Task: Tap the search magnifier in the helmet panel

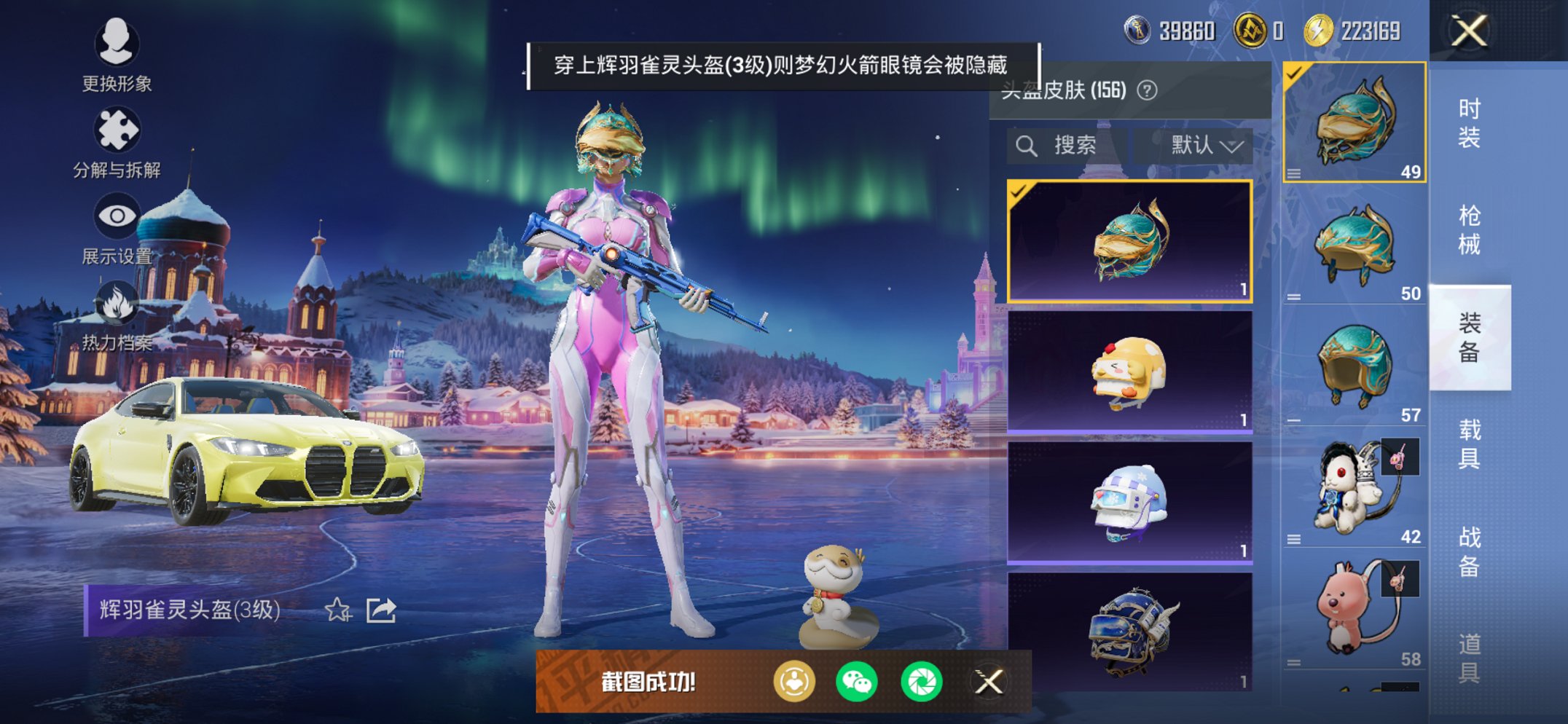Action: (x=1028, y=144)
